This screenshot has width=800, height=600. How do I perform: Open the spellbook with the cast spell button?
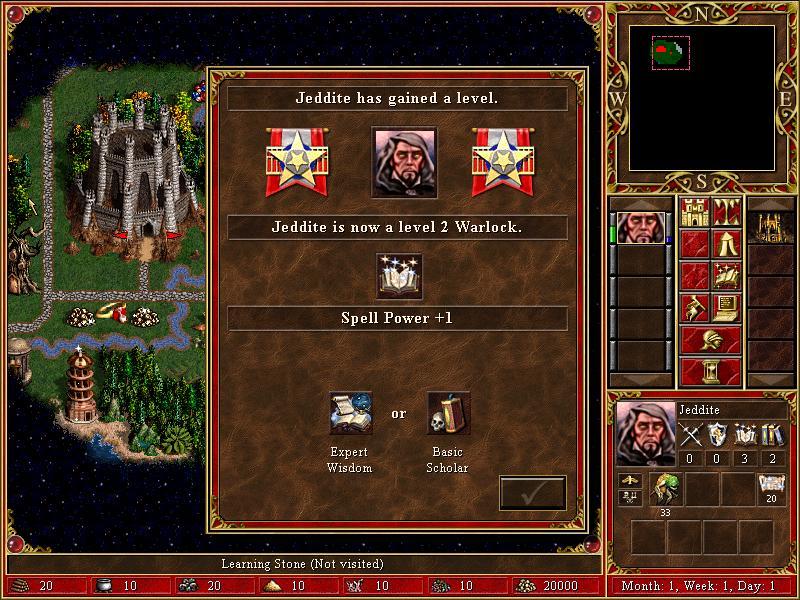[726, 275]
